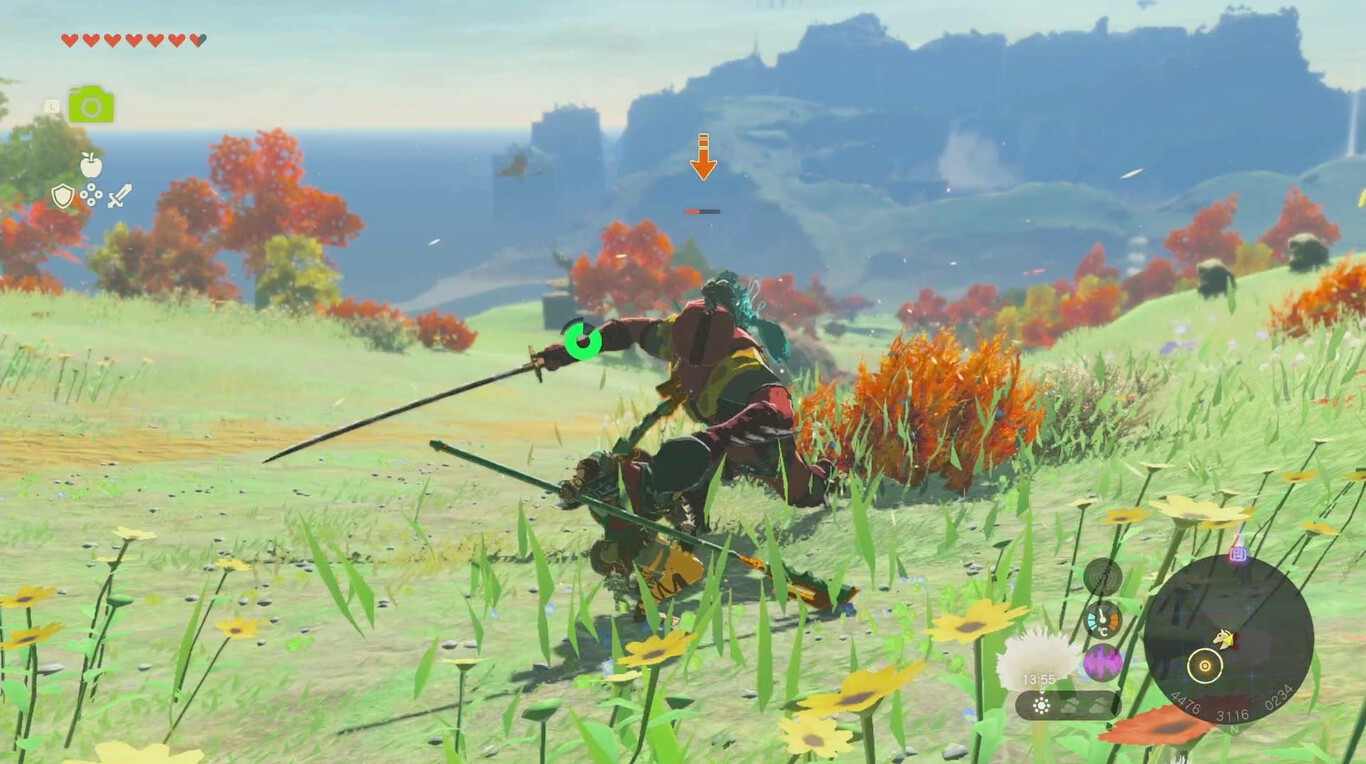Click the enemy health bar
Viewport: 1366px width, 764px height.
click(702, 212)
